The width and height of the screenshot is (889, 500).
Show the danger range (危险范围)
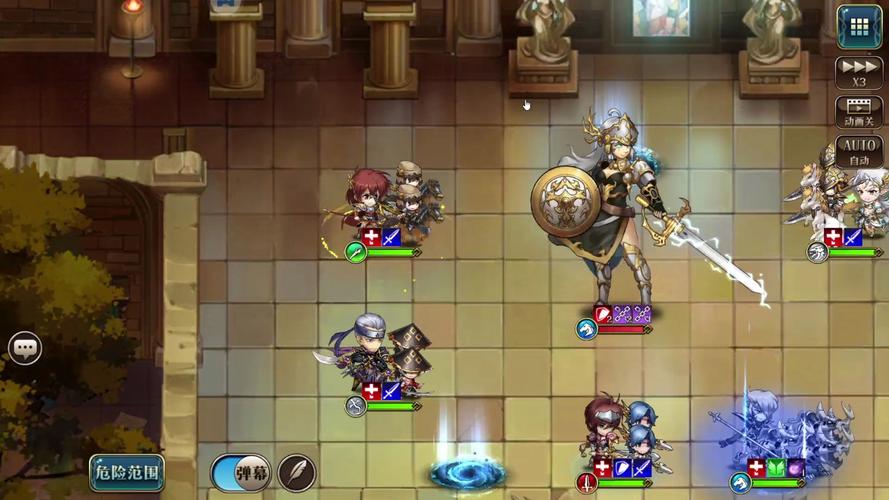[127, 471]
